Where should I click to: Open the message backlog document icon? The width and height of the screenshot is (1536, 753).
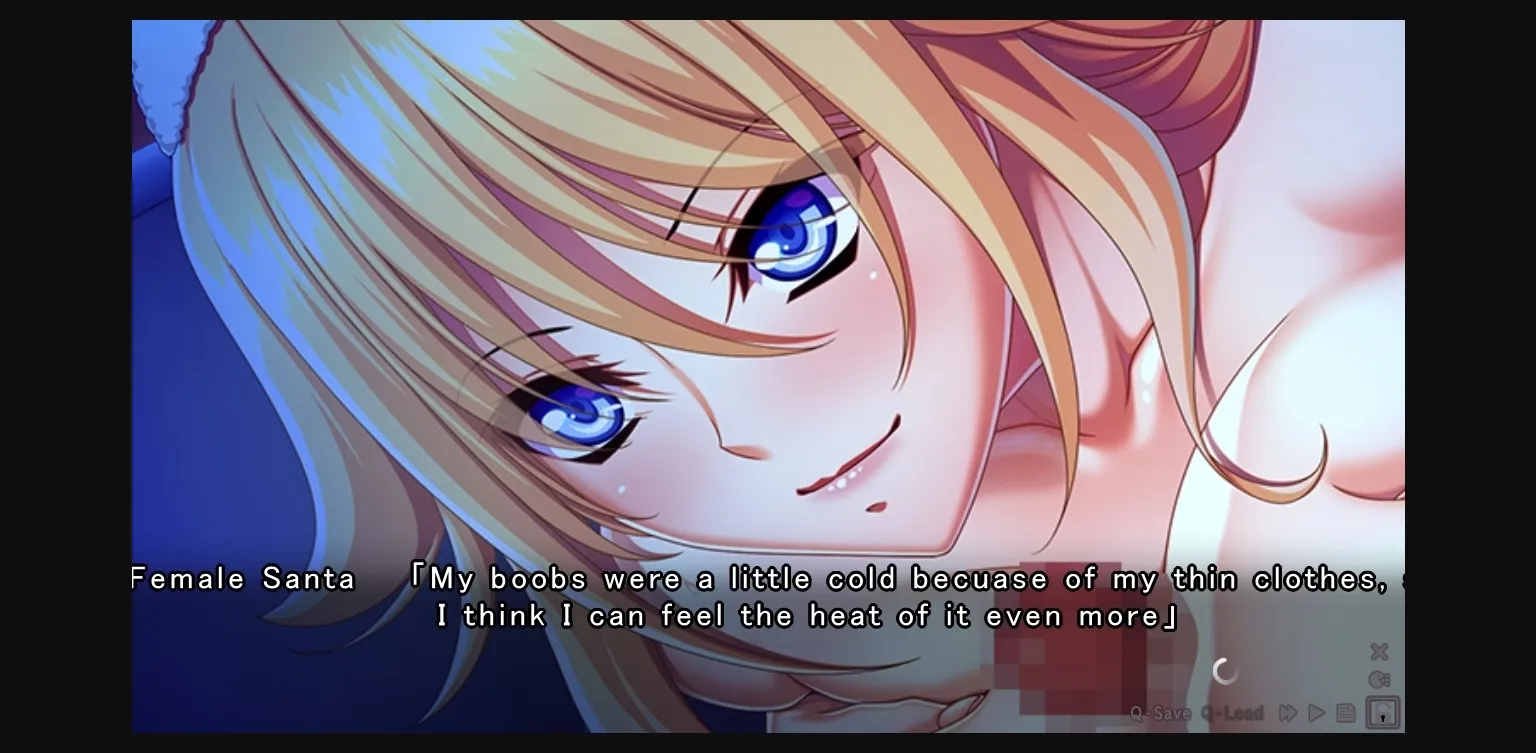1346,712
